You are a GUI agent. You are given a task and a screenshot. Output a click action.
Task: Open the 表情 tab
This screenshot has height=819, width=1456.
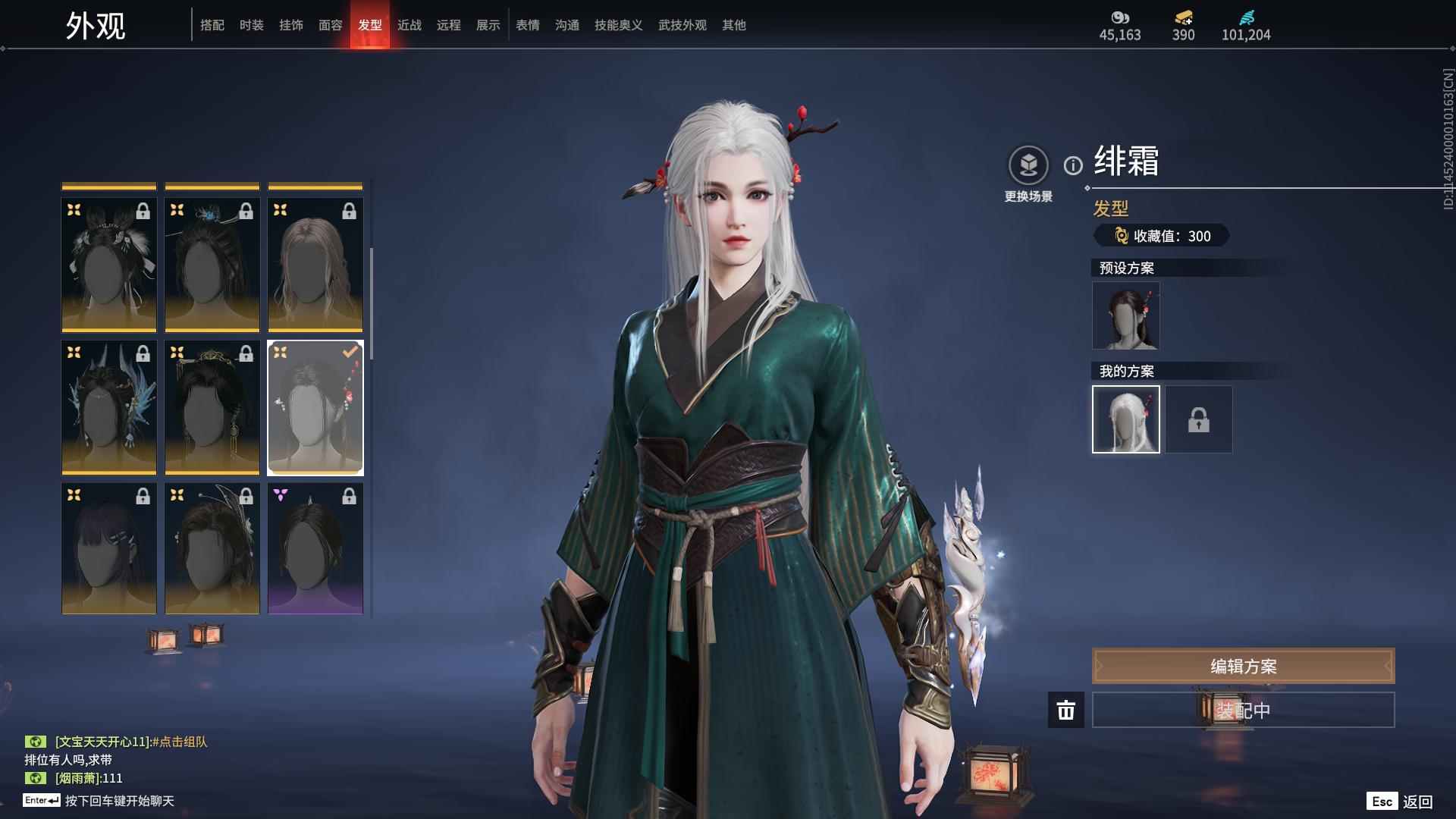coord(528,25)
